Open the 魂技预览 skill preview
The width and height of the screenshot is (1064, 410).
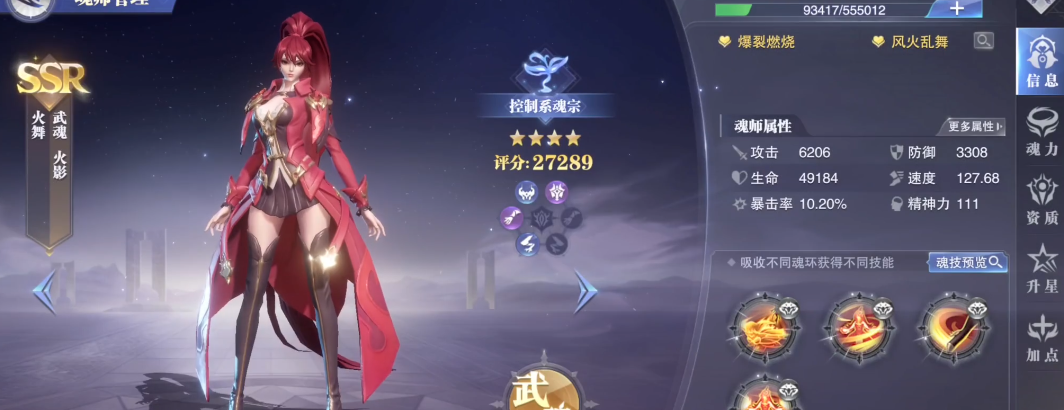968,262
